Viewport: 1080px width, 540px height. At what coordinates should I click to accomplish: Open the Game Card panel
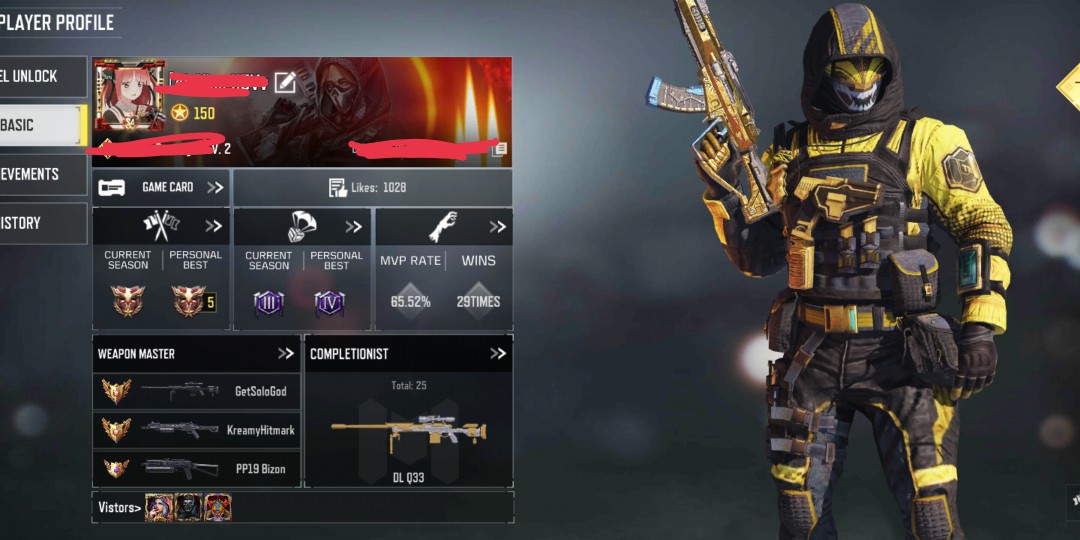[x=161, y=187]
